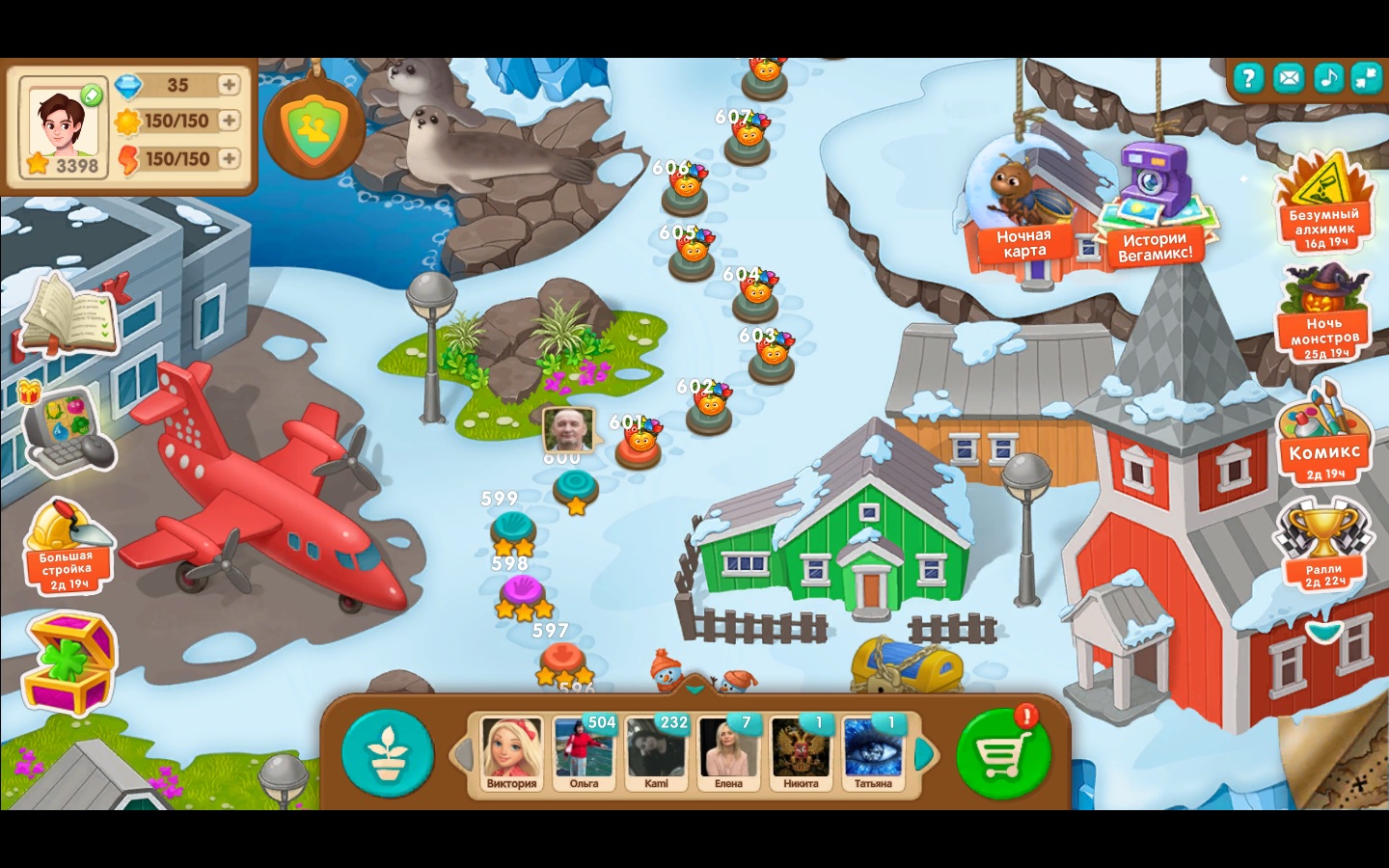Open the clover treasure chest
Screen dimensions: 1389x868
click(x=69, y=664)
